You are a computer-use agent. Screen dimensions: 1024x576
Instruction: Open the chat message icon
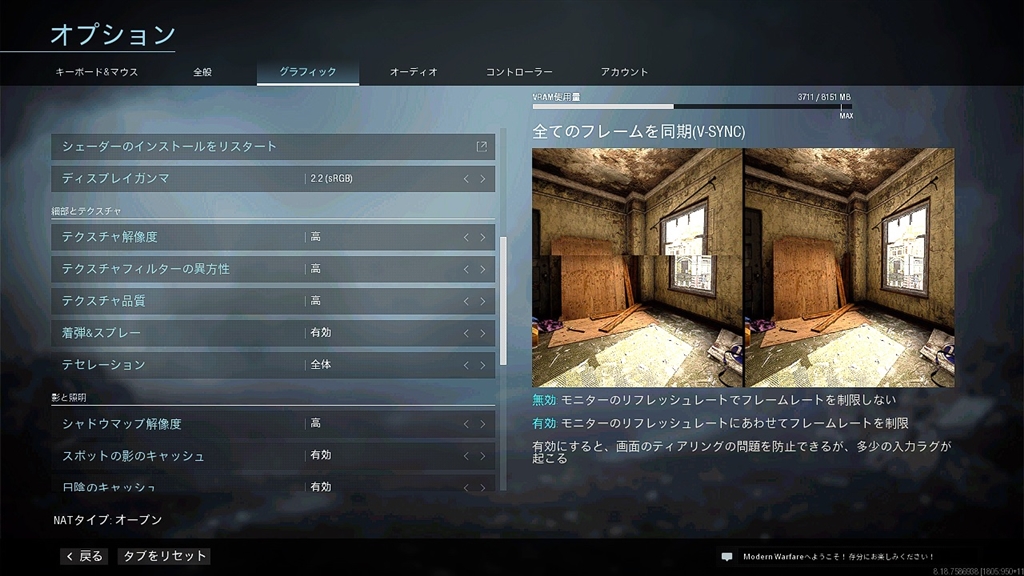click(x=727, y=556)
